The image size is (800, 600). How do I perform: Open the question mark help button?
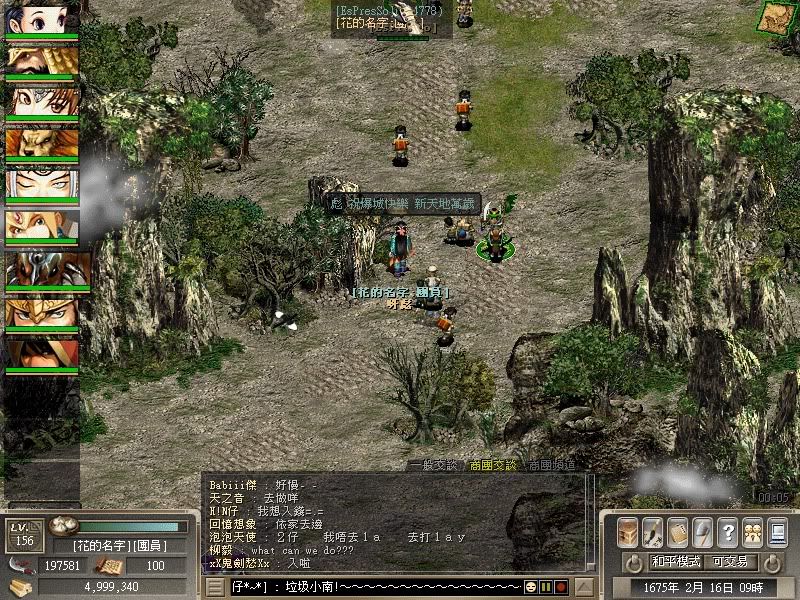click(728, 531)
